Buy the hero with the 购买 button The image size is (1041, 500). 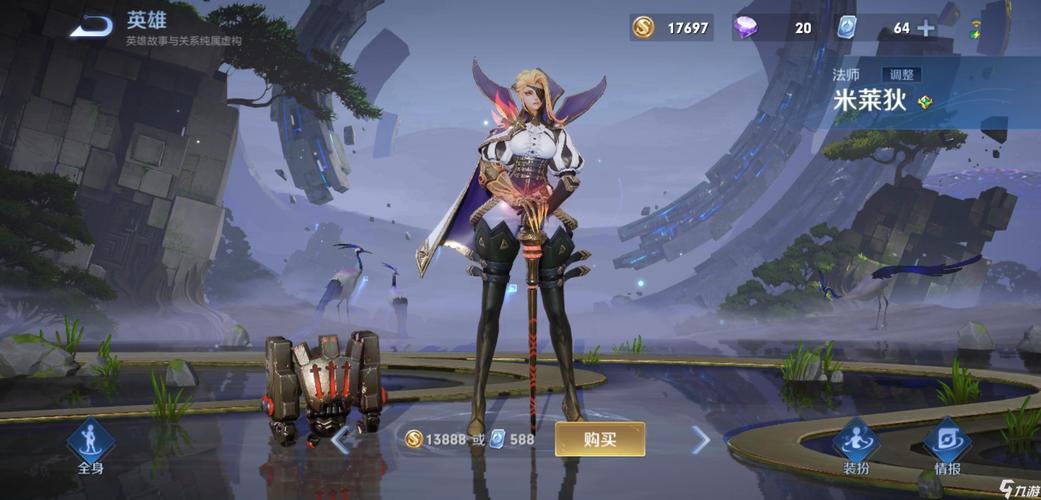click(600, 439)
